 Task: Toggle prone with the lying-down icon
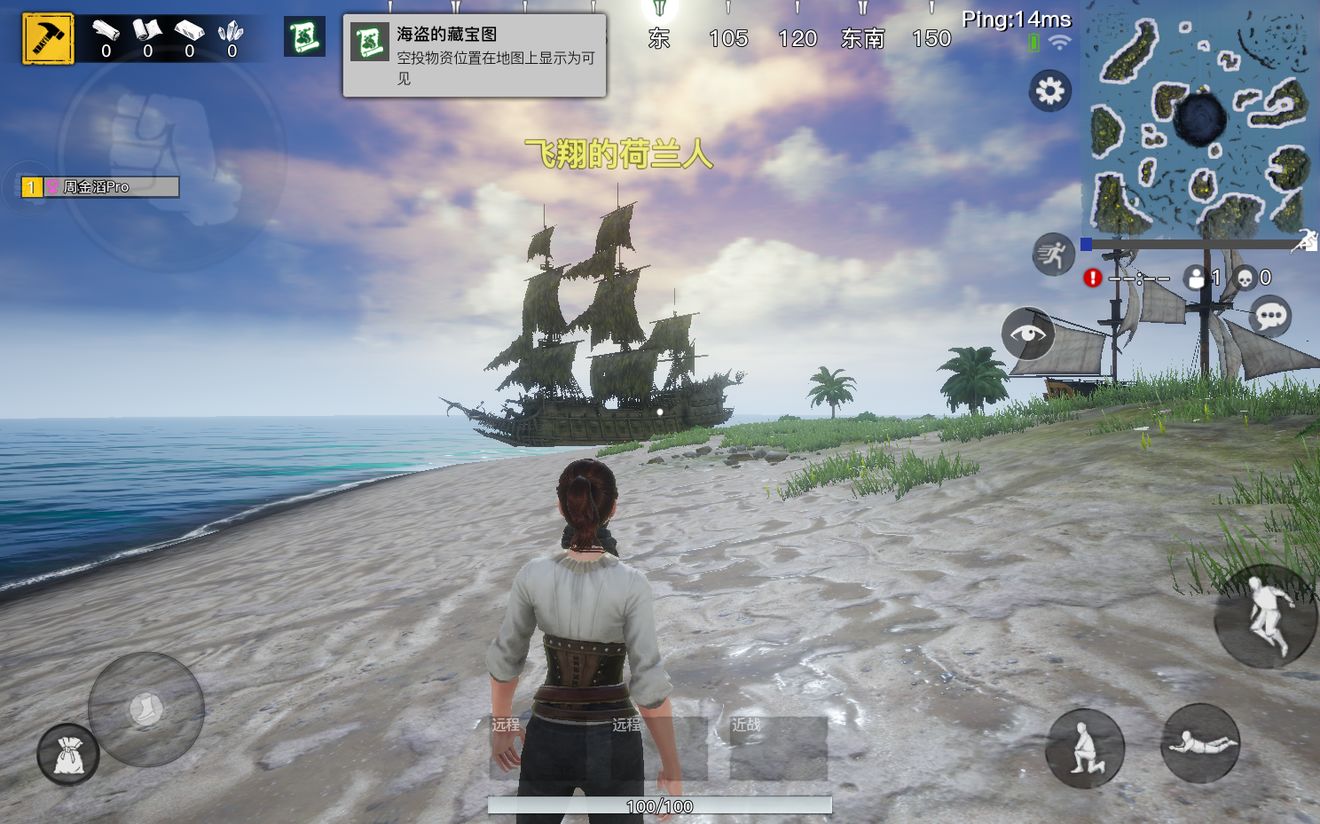[x=1202, y=744]
